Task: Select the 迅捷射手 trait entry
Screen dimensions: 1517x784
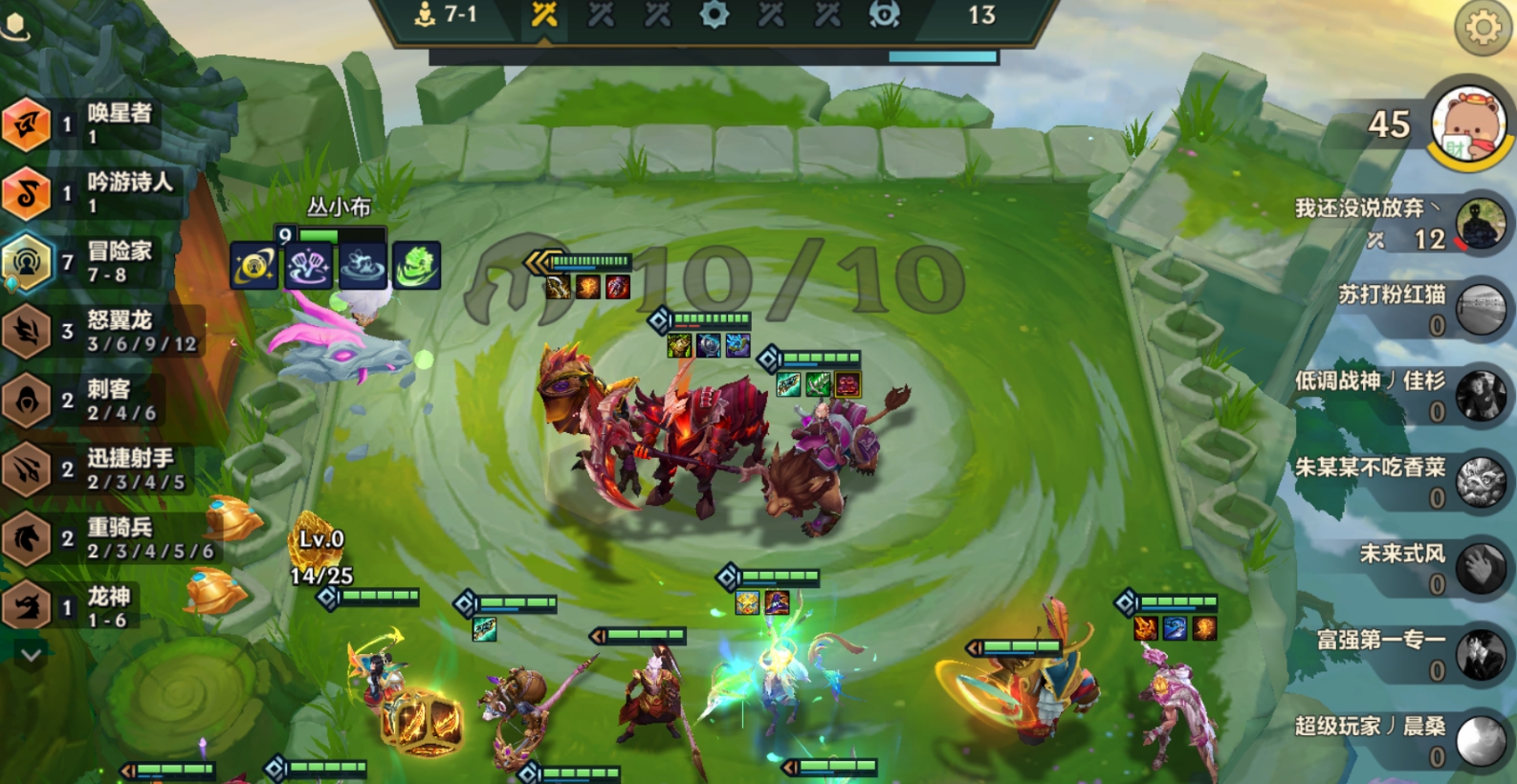Action: pyautogui.click(x=96, y=468)
